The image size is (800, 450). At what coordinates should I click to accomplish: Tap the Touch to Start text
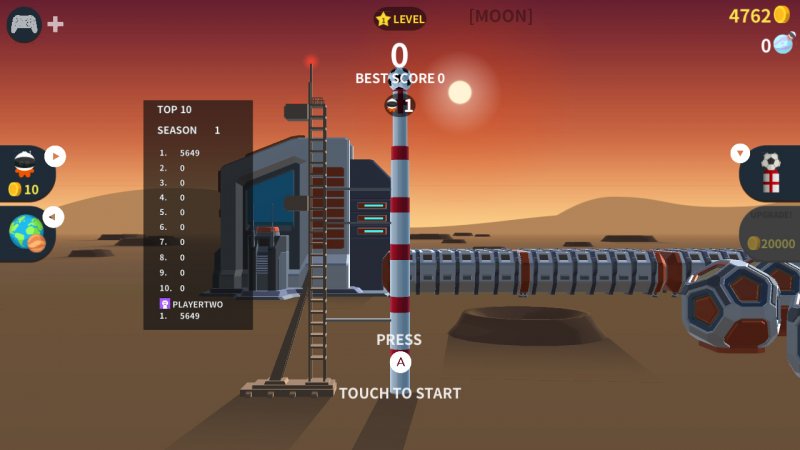point(400,393)
